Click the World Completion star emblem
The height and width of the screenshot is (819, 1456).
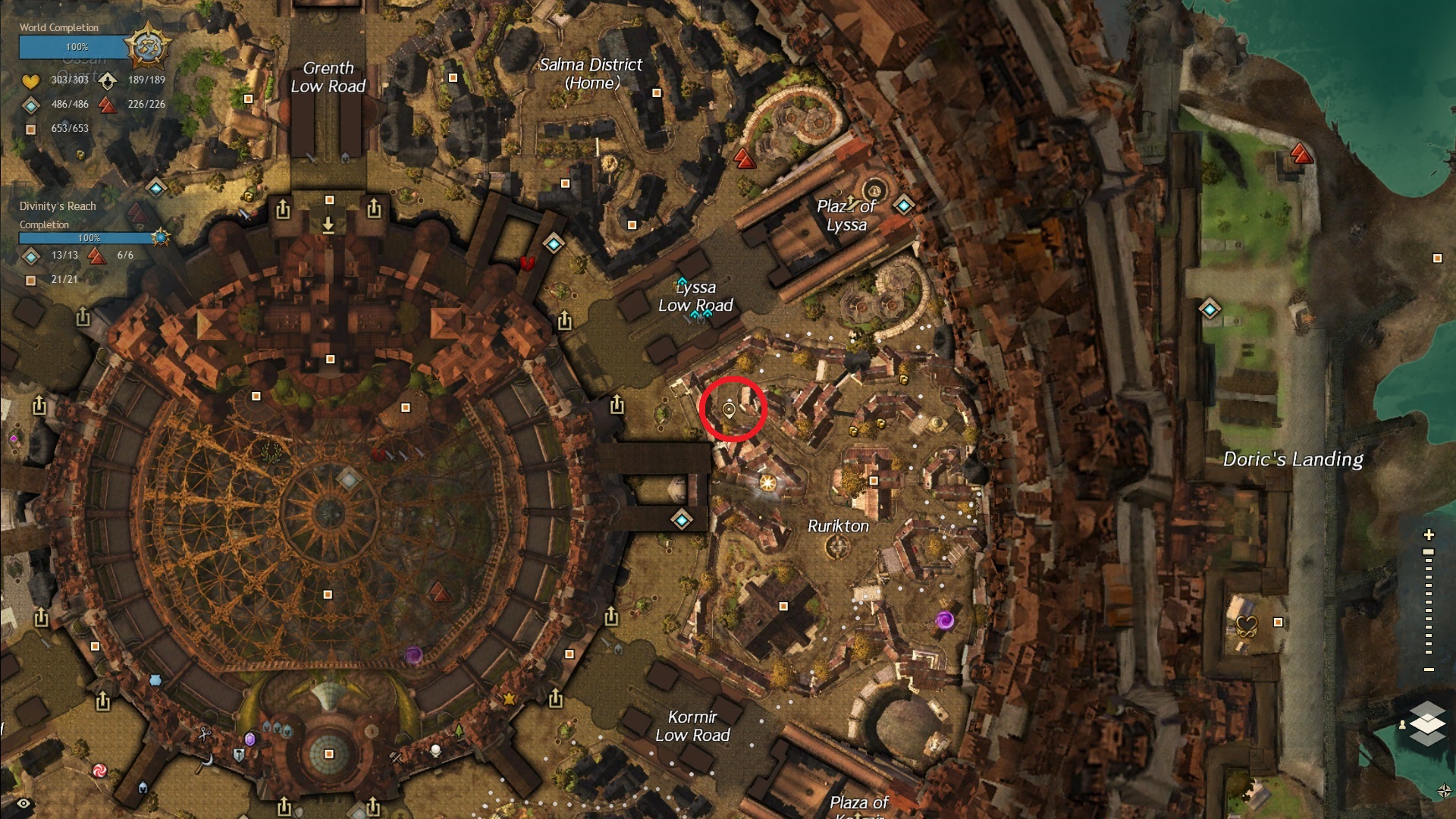click(x=146, y=47)
